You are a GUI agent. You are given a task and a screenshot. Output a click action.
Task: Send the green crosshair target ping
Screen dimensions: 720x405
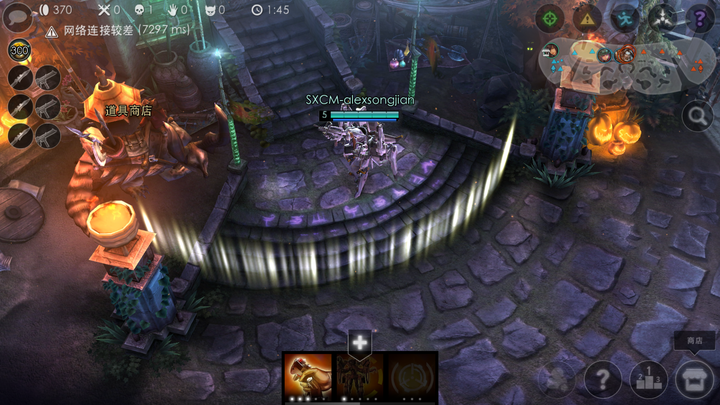point(549,18)
